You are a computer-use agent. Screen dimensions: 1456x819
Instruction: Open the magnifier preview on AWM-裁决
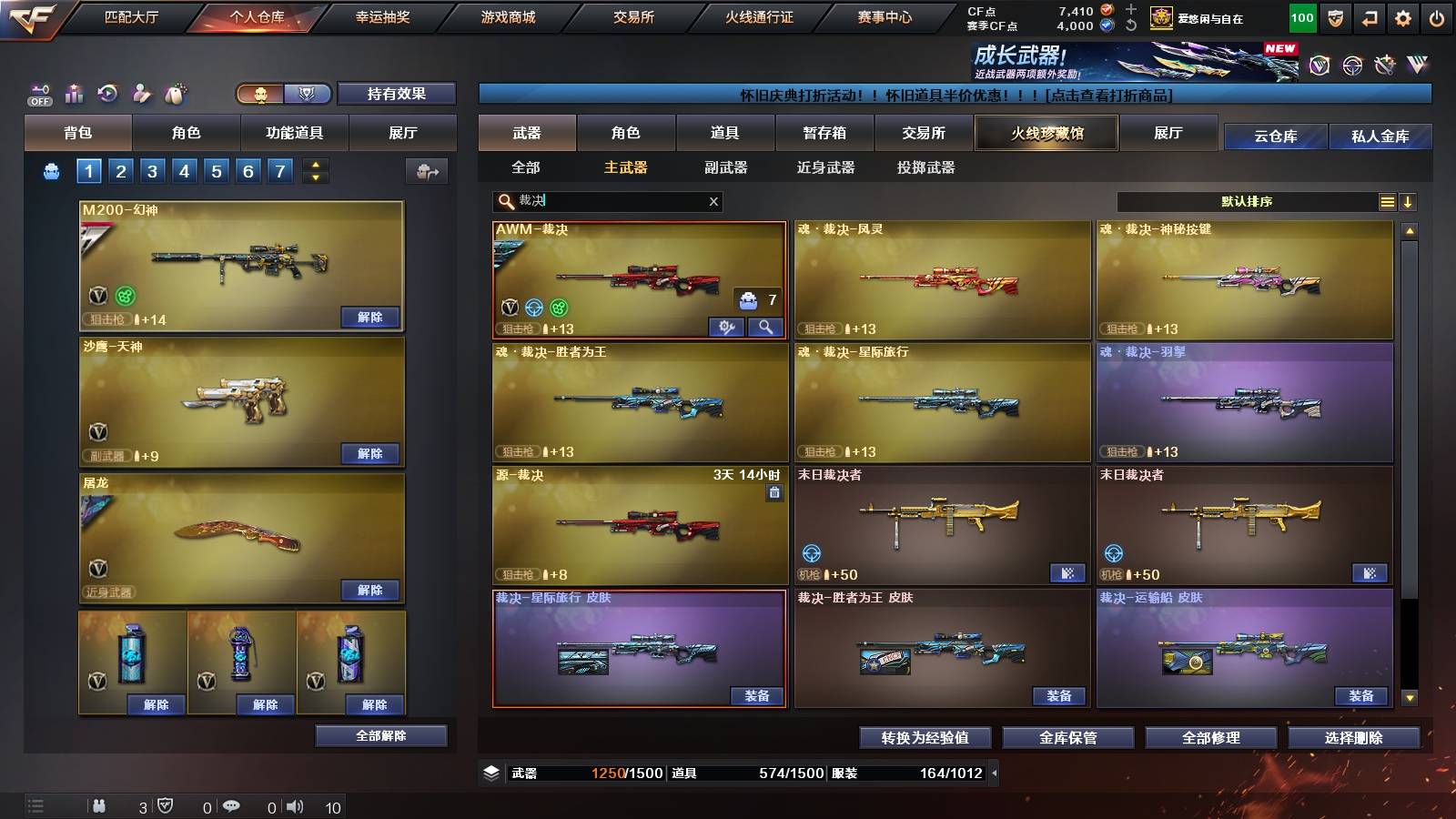click(x=764, y=326)
